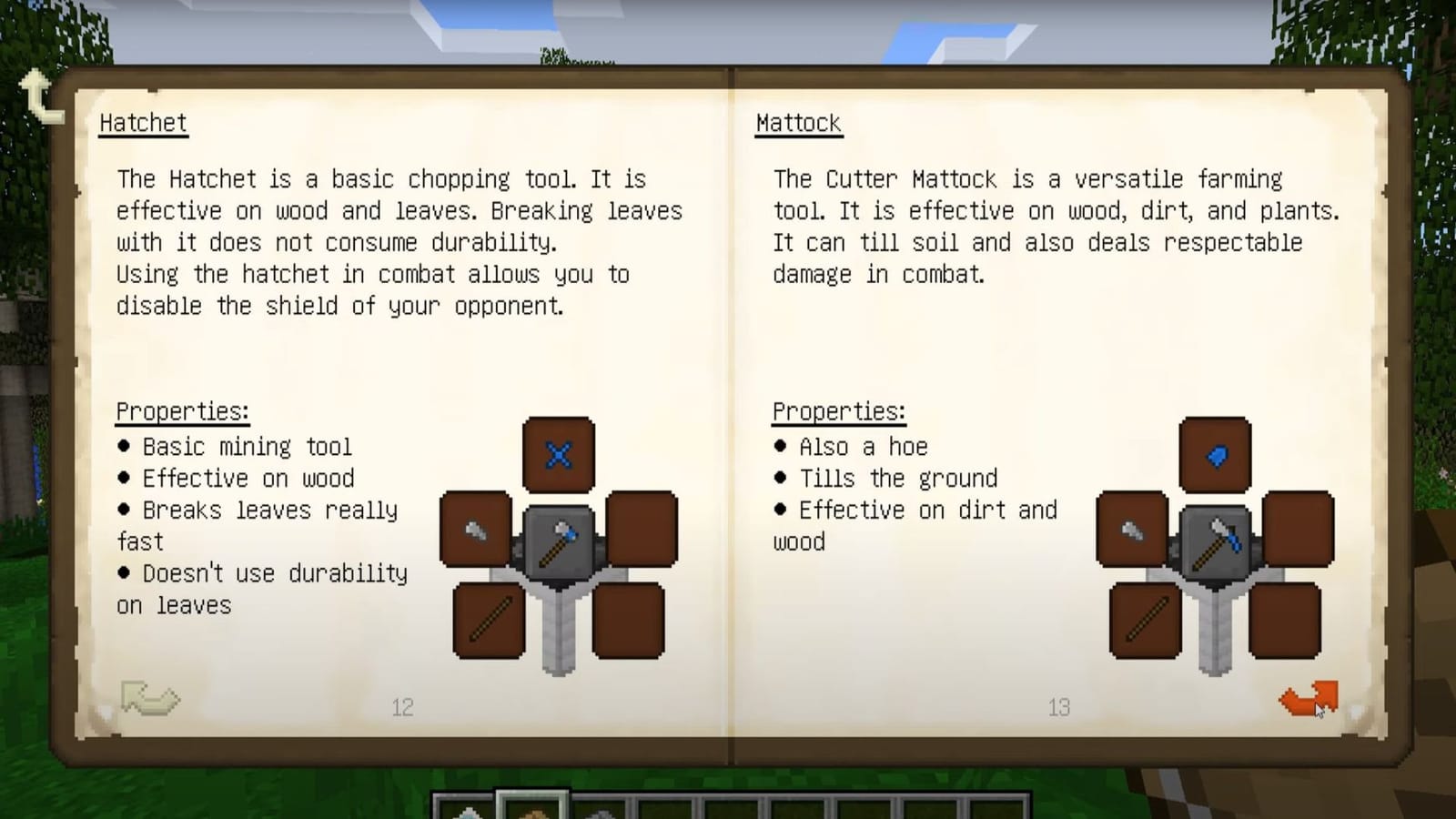Click the underlined Mattock heading
This screenshot has width=1456, height=819.
point(798,122)
